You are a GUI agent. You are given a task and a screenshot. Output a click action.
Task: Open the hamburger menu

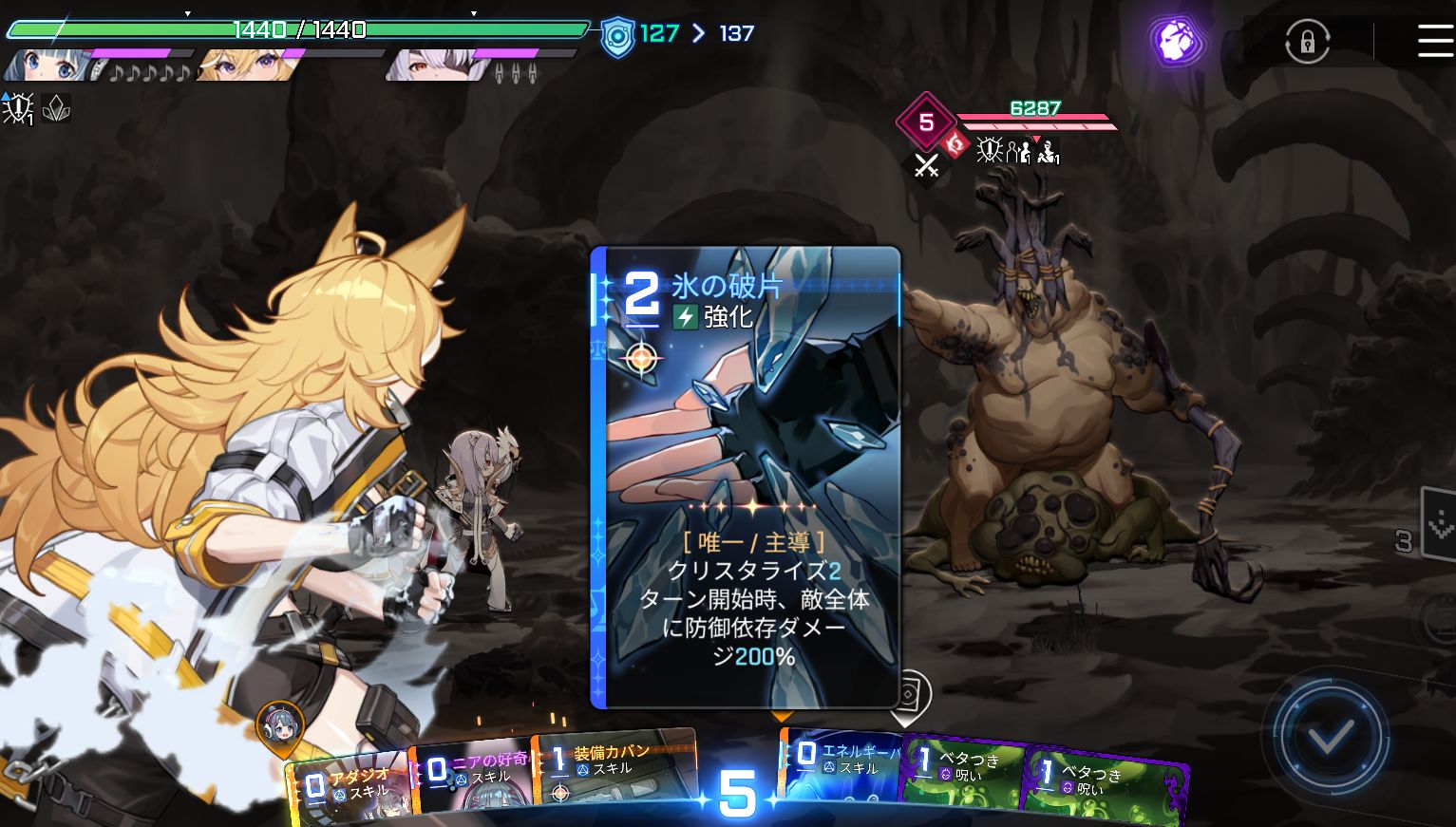pos(1434,42)
